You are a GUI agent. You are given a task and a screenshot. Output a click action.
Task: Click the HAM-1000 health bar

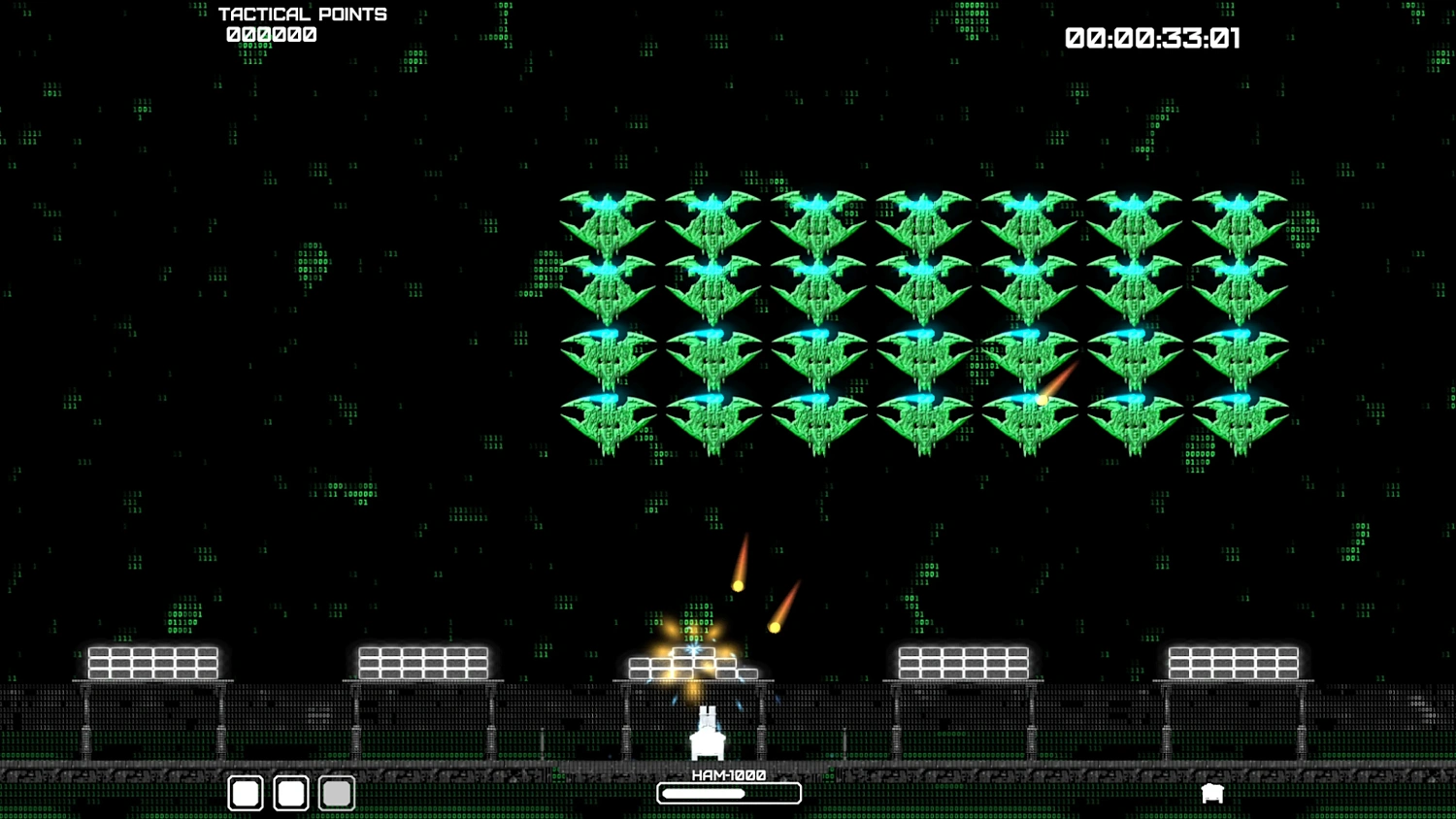728,793
